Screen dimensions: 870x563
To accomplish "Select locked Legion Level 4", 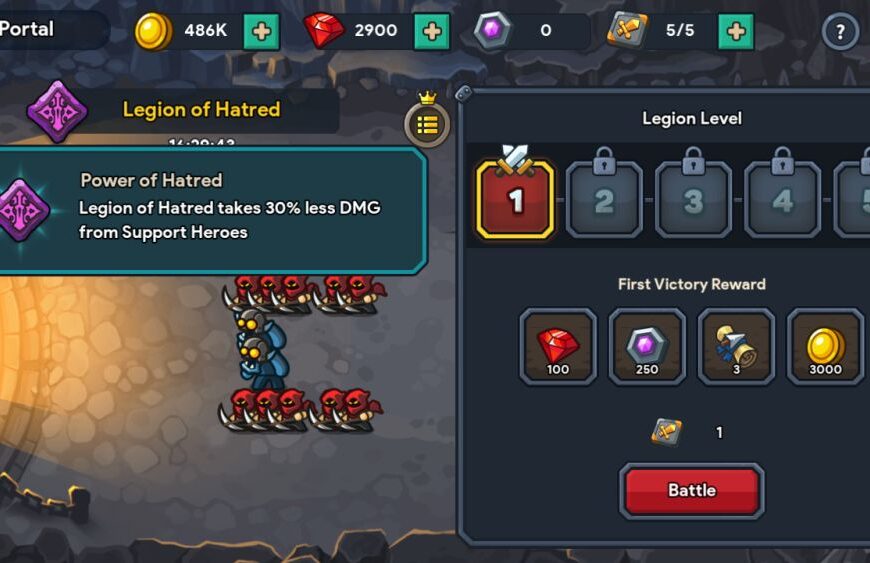I will (x=782, y=200).
